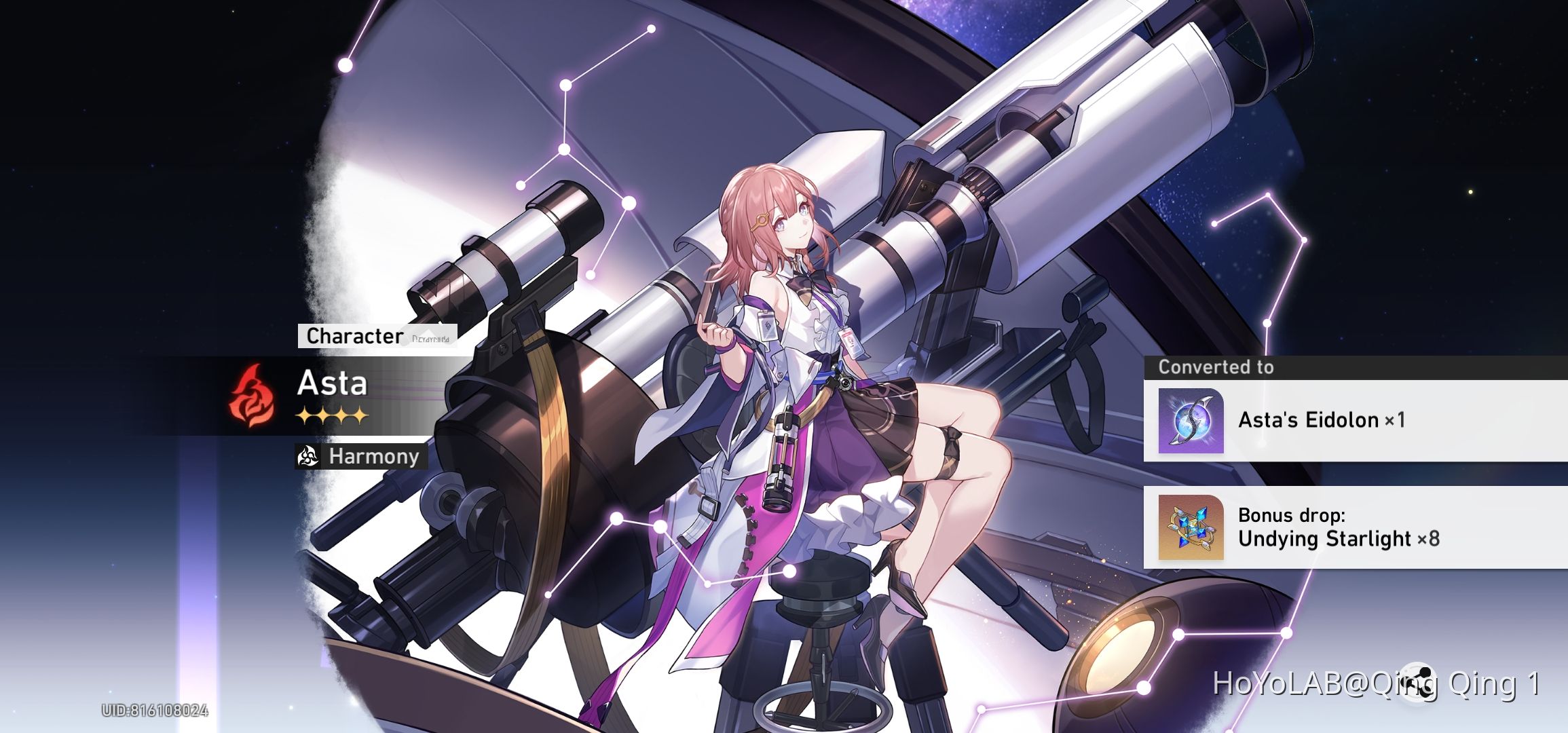Tap the black flame emblem before Harmony label
The image size is (1568, 733).
click(307, 457)
